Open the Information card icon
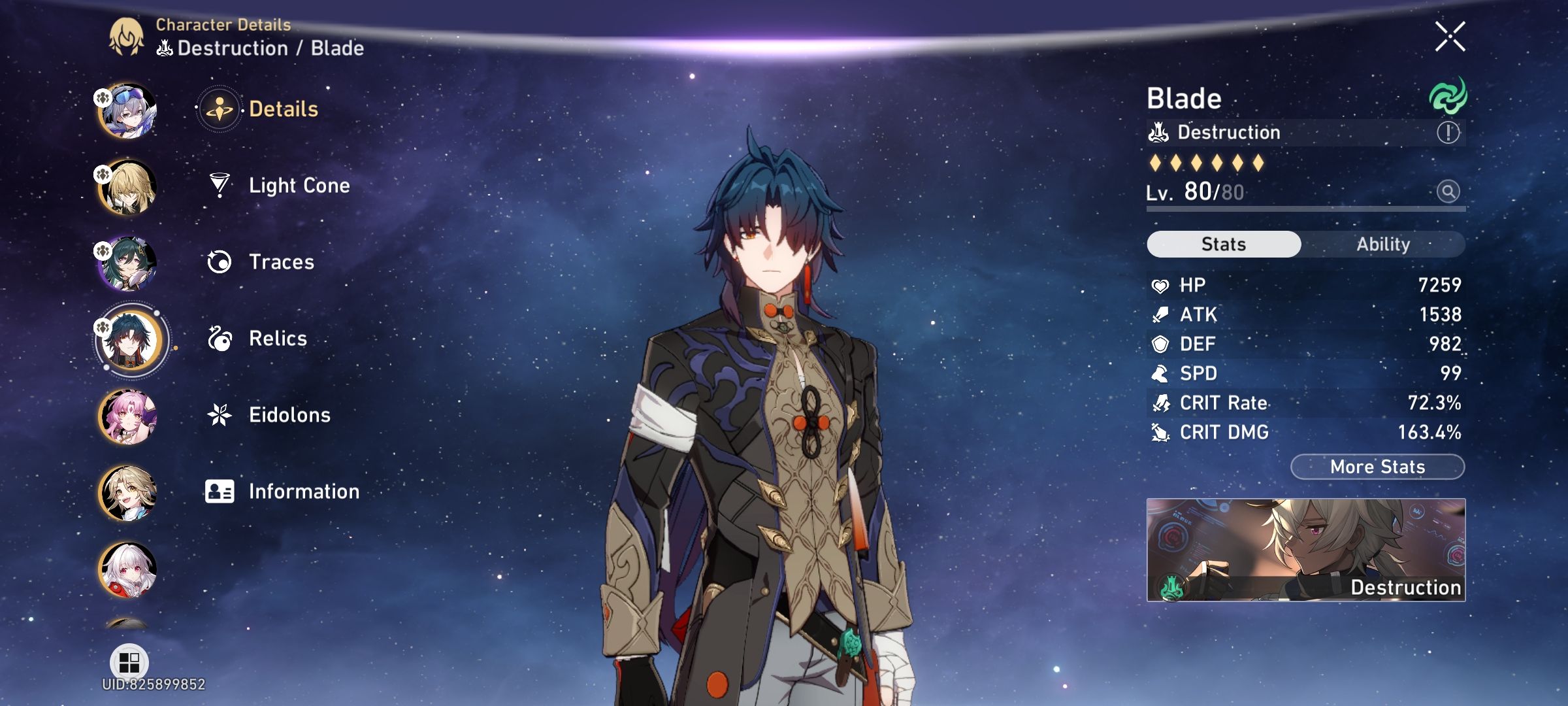 point(220,491)
